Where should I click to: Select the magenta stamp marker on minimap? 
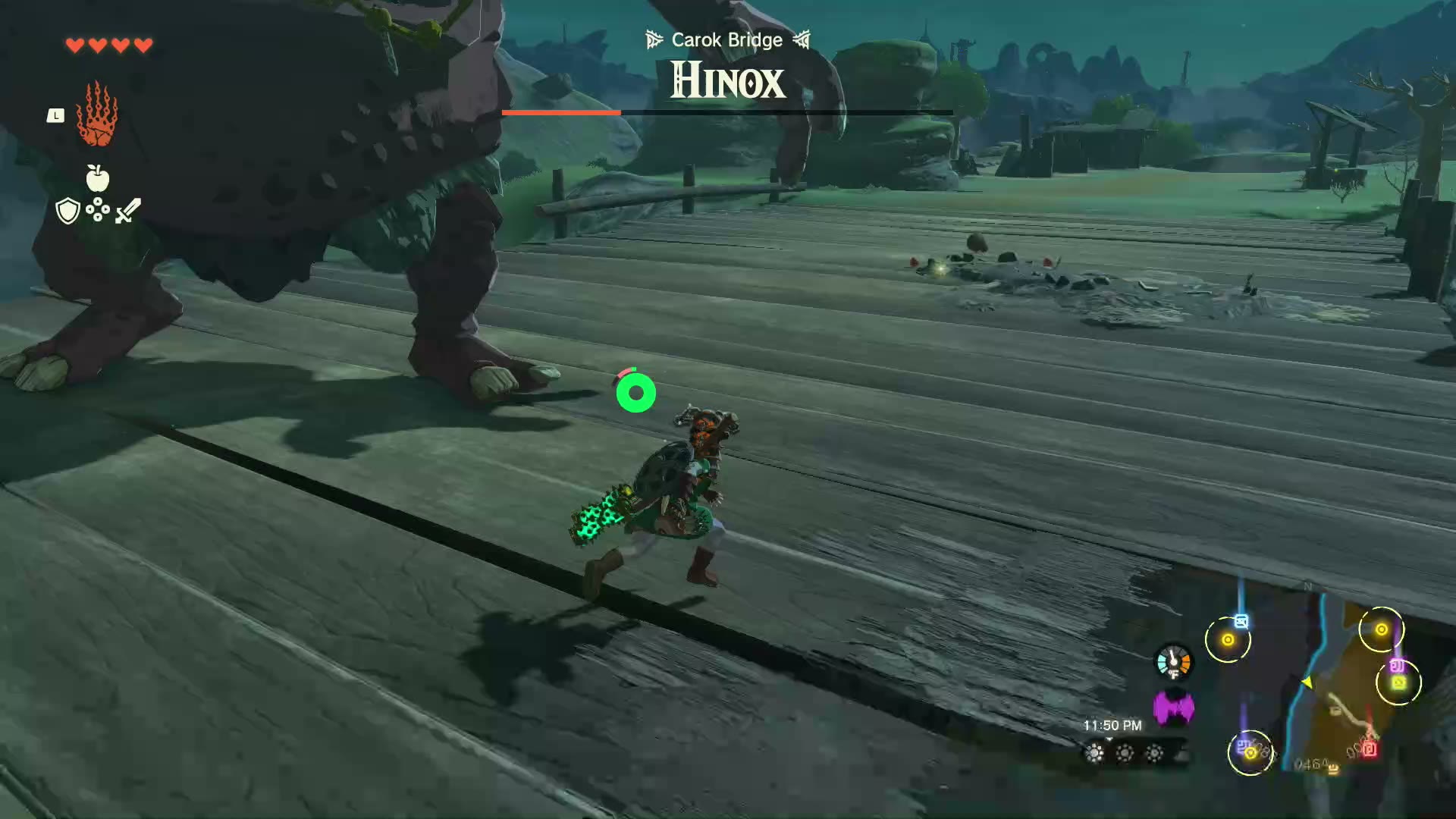click(1397, 666)
